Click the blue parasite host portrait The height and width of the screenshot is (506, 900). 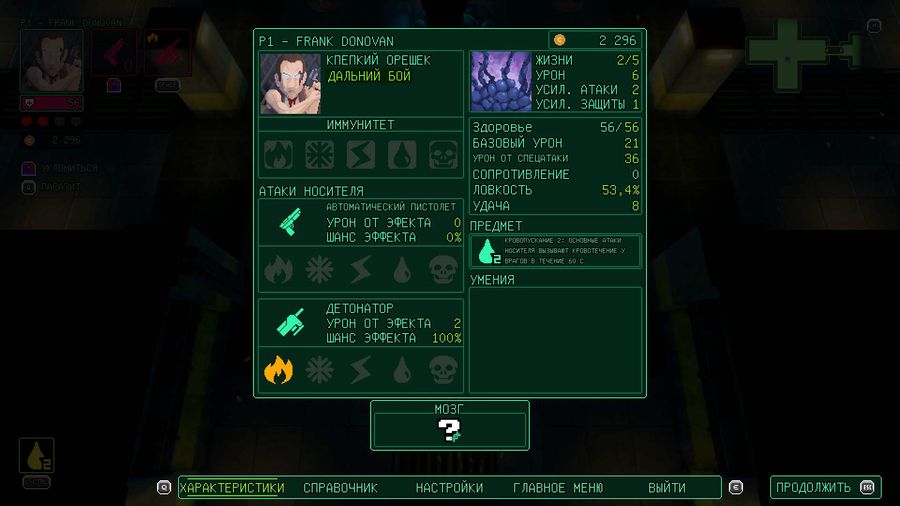[500, 81]
